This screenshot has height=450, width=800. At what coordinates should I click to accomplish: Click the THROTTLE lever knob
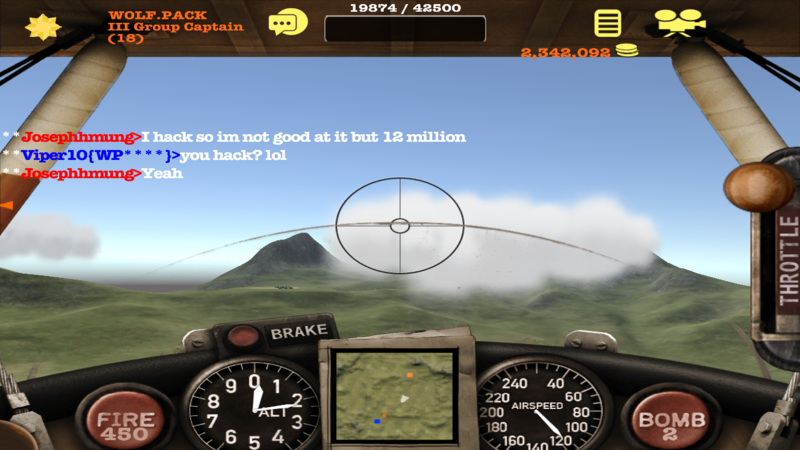click(758, 187)
